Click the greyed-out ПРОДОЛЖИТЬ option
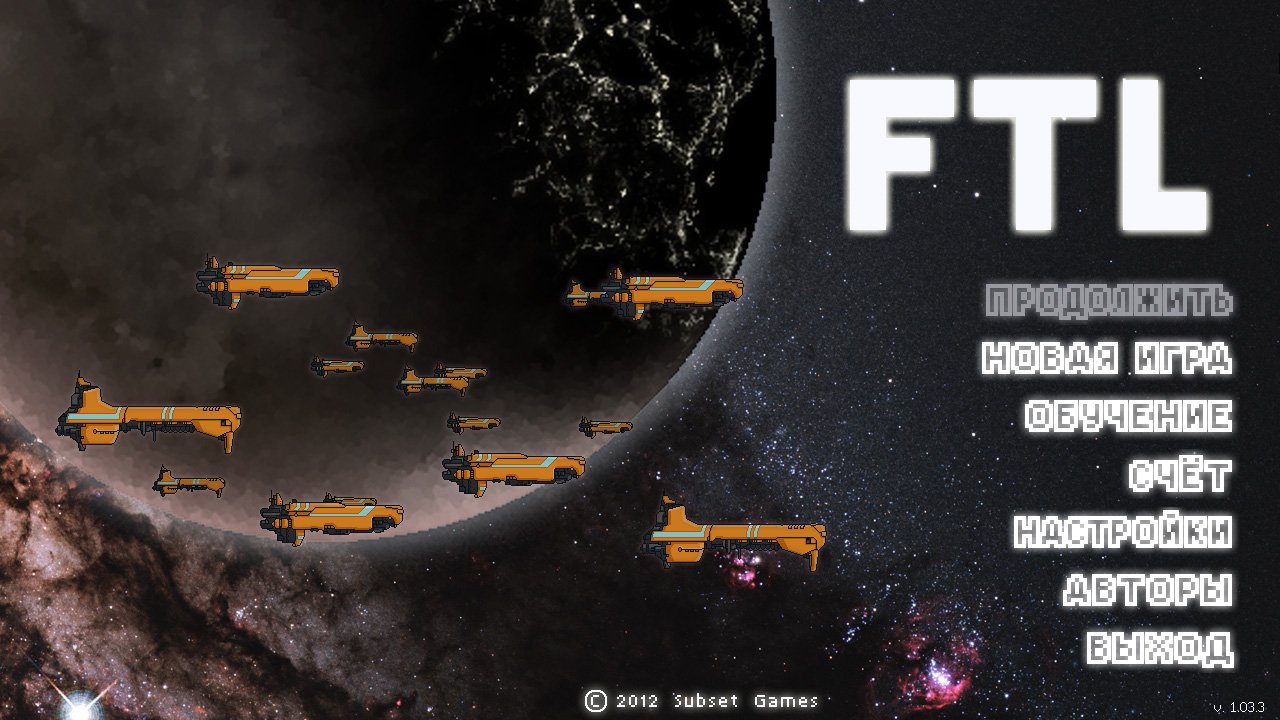 [x=1108, y=298]
